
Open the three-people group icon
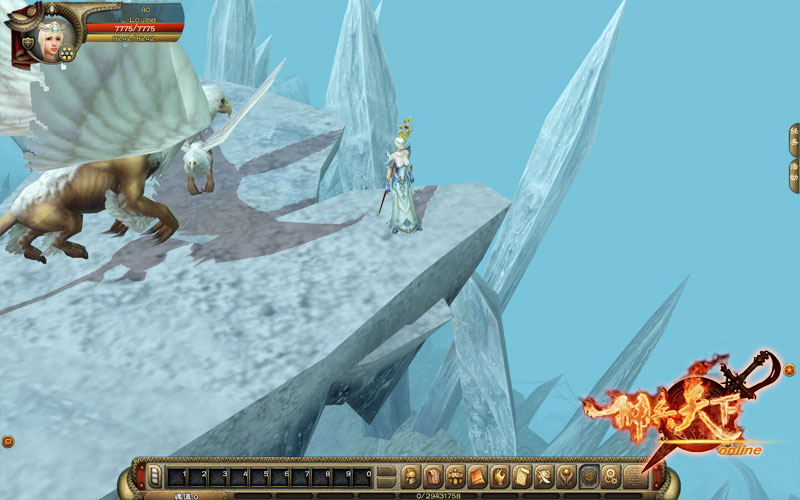click(455, 474)
